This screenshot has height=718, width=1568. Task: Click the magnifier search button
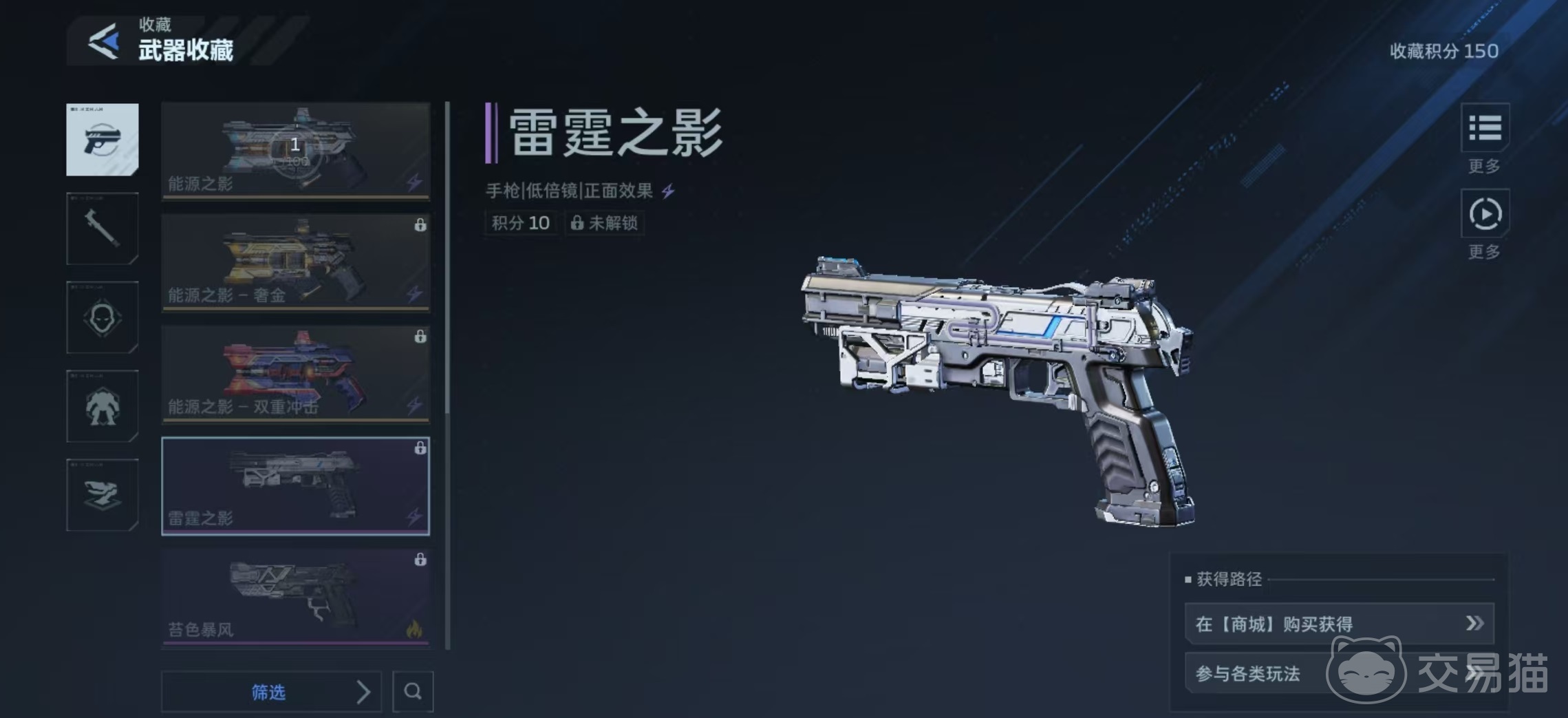(413, 691)
